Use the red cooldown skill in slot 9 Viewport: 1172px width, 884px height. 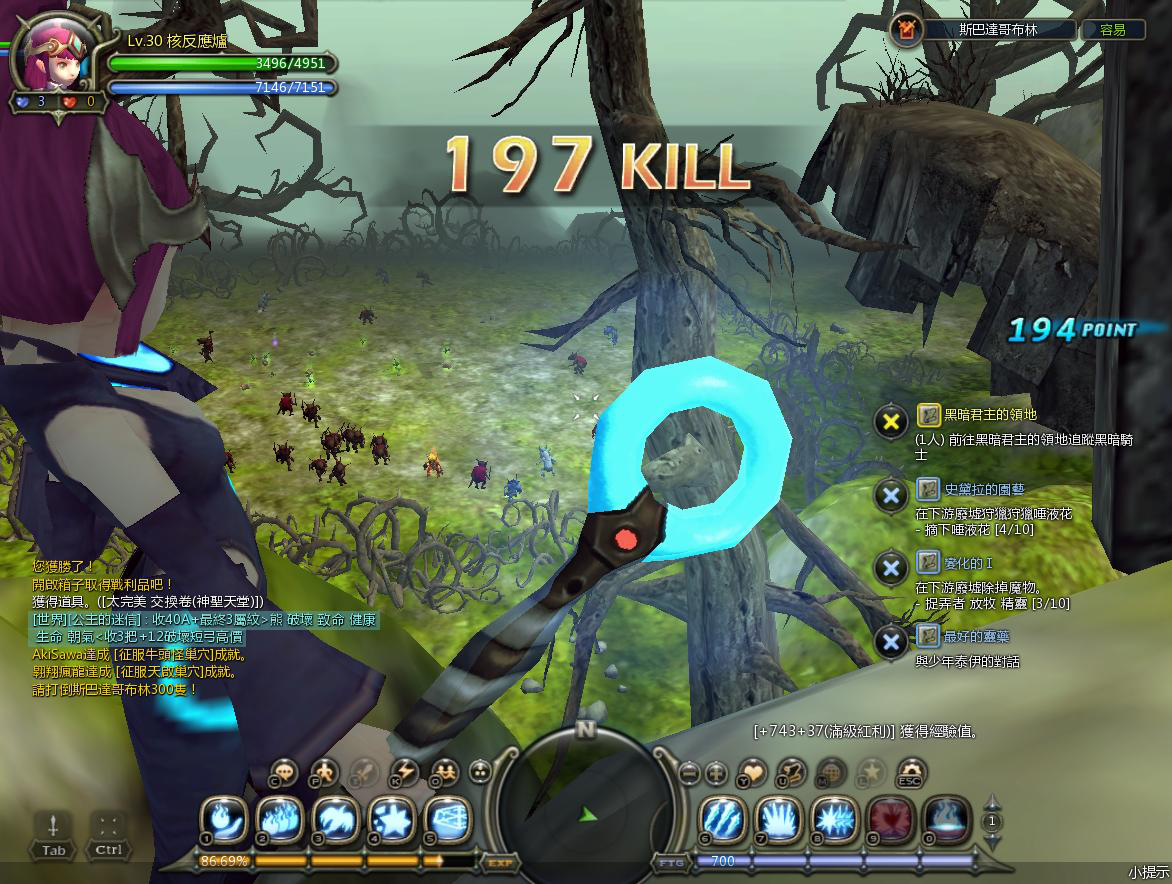pos(889,819)
